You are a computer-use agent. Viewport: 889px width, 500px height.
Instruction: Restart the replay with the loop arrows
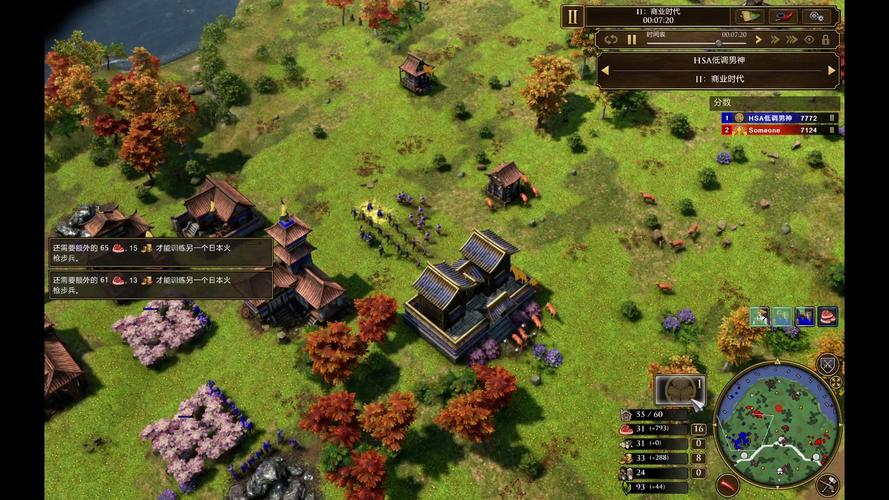pyautogui.click(x=611, y=40)
